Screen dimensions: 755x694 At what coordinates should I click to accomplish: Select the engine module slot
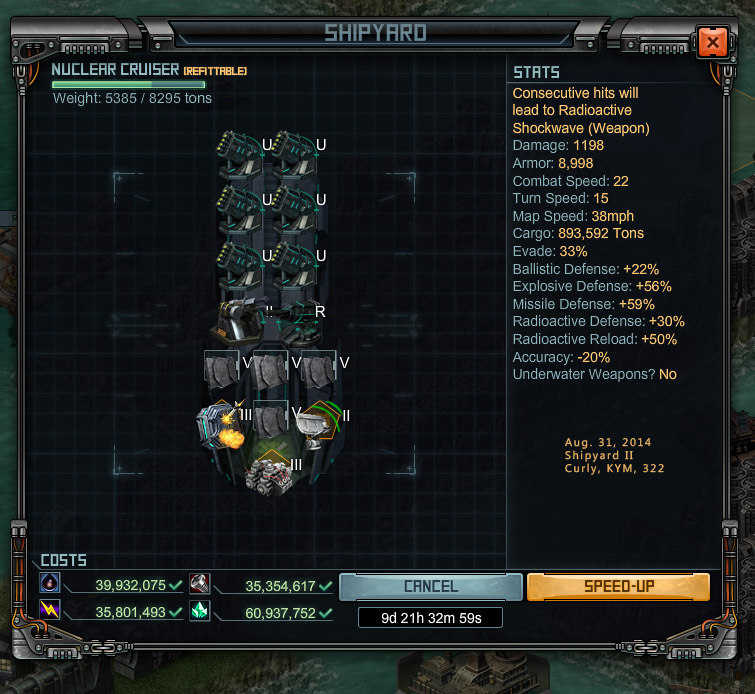click(267, 472)
